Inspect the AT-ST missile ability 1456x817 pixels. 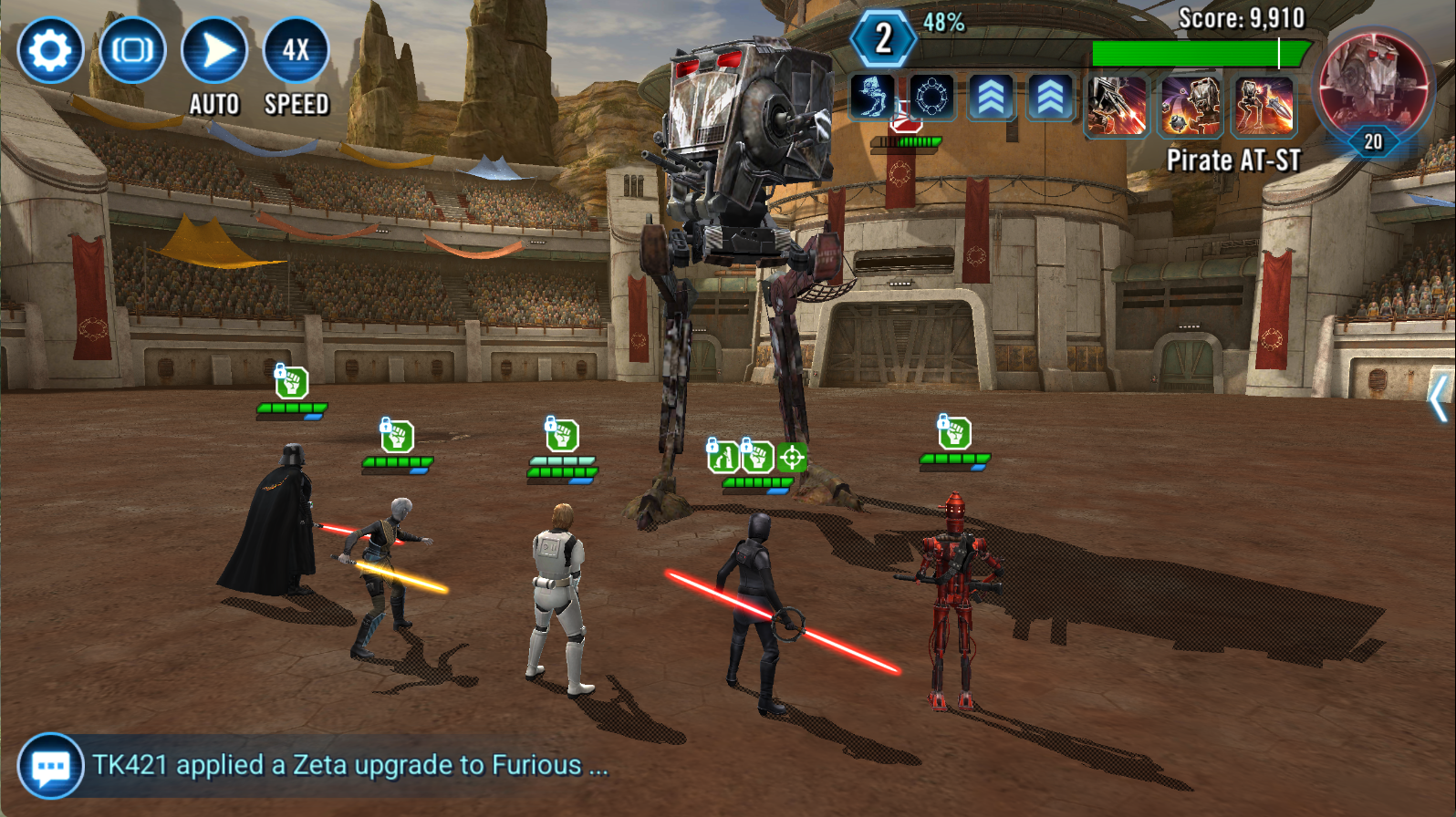(x=1264, y=106)
